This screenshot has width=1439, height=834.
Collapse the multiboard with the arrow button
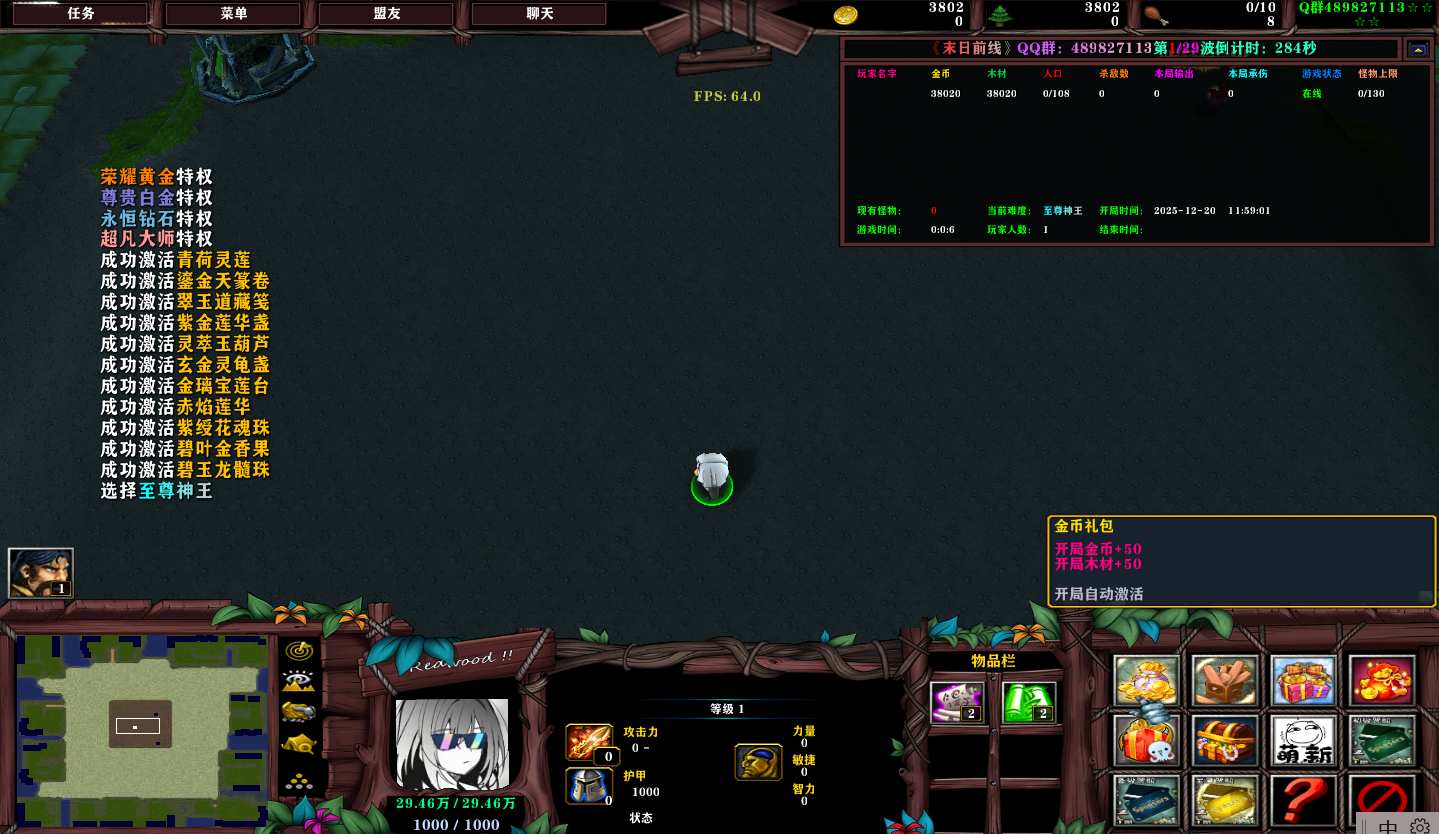coord(1418,49)
